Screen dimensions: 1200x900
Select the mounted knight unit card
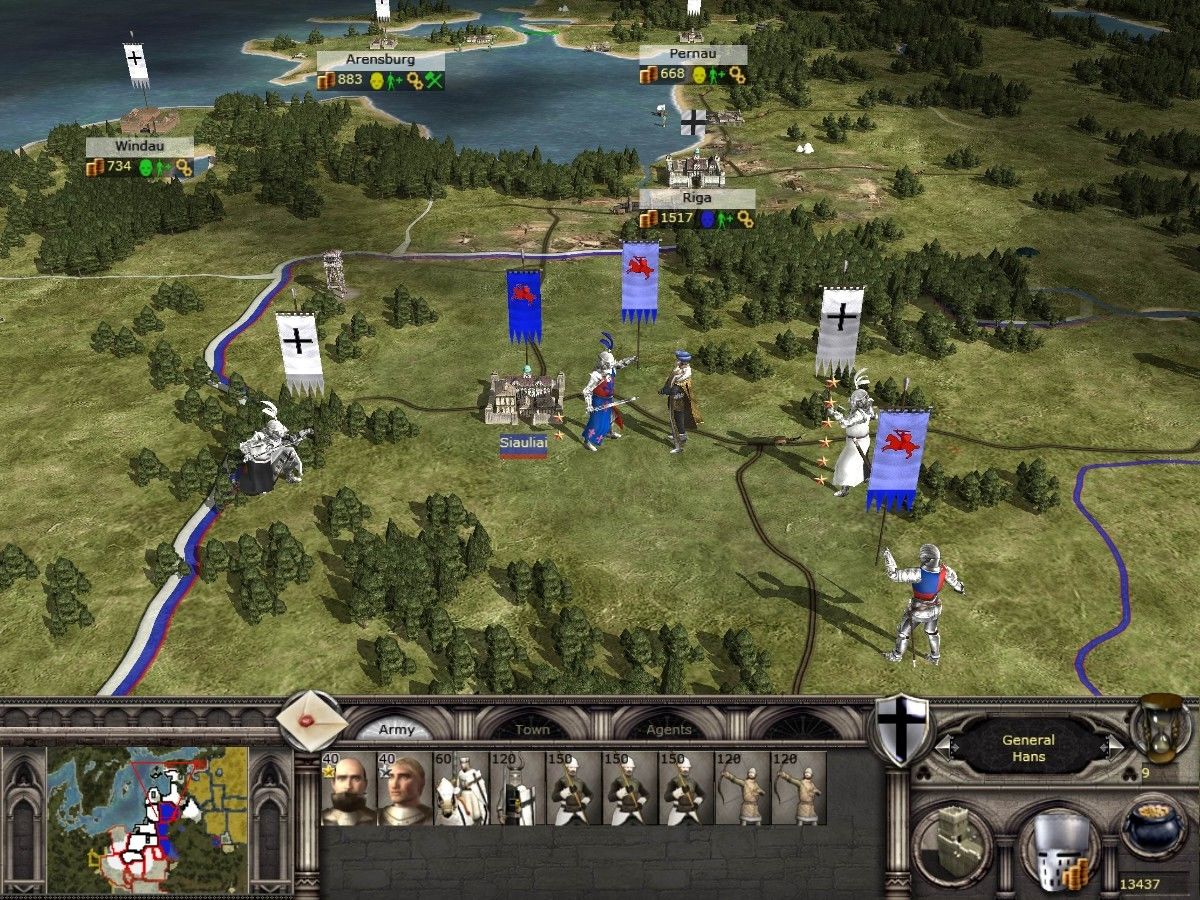tap(461, 789)
